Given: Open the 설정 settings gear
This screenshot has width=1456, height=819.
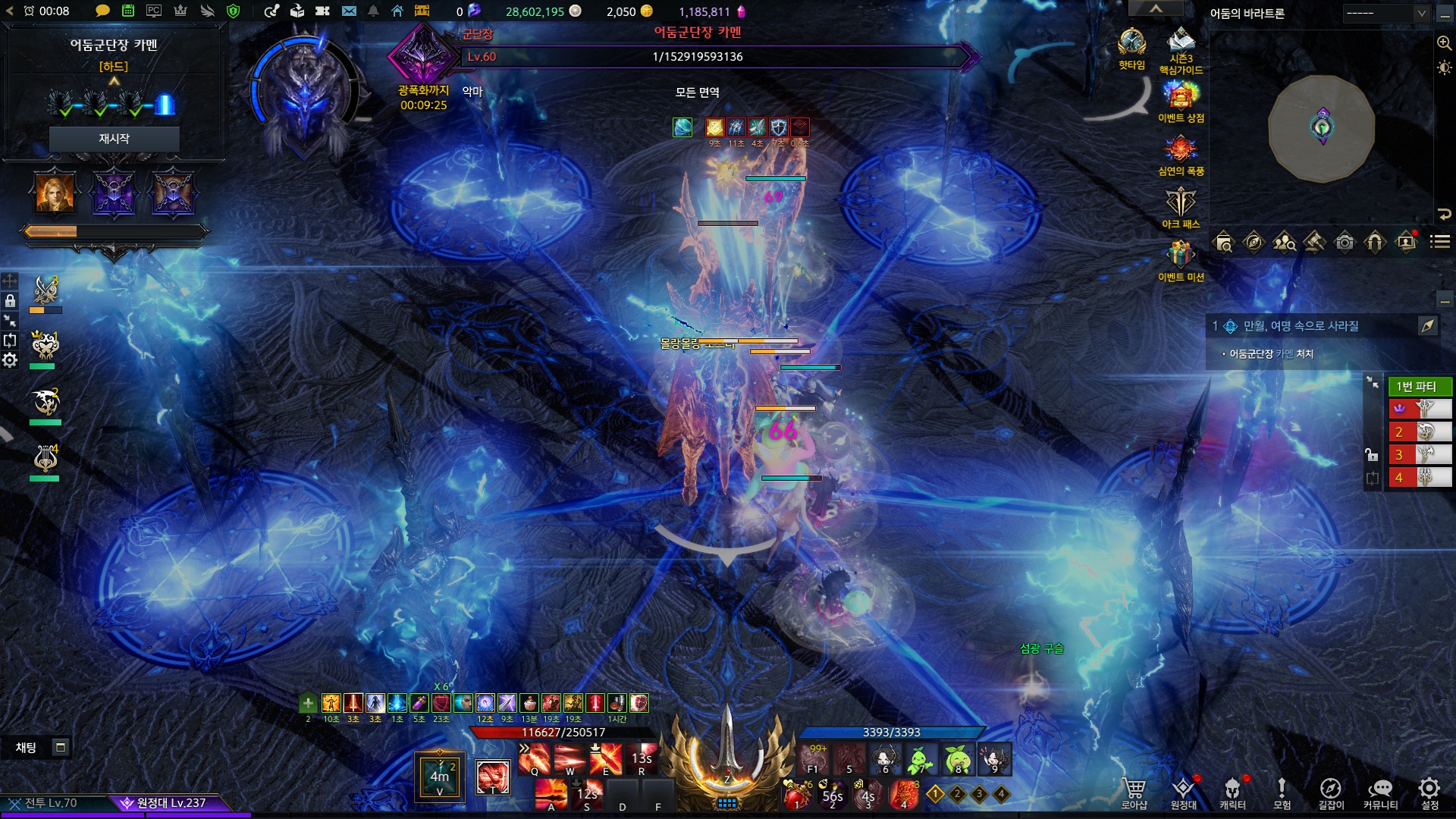Looking at the screenshot, I should pyautogui.click(x=1429, y=793).
